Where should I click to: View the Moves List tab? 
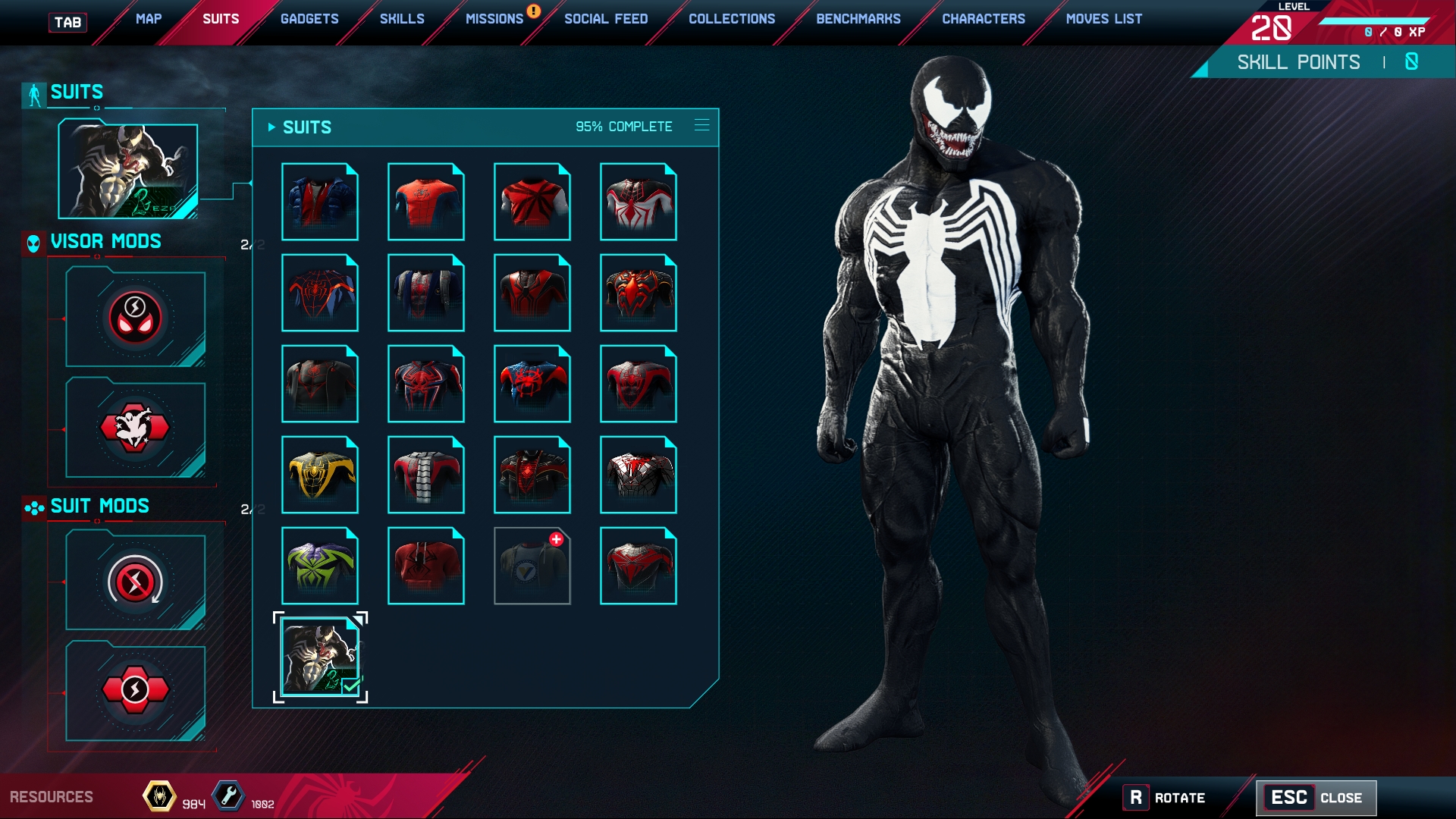(1104, 19)
